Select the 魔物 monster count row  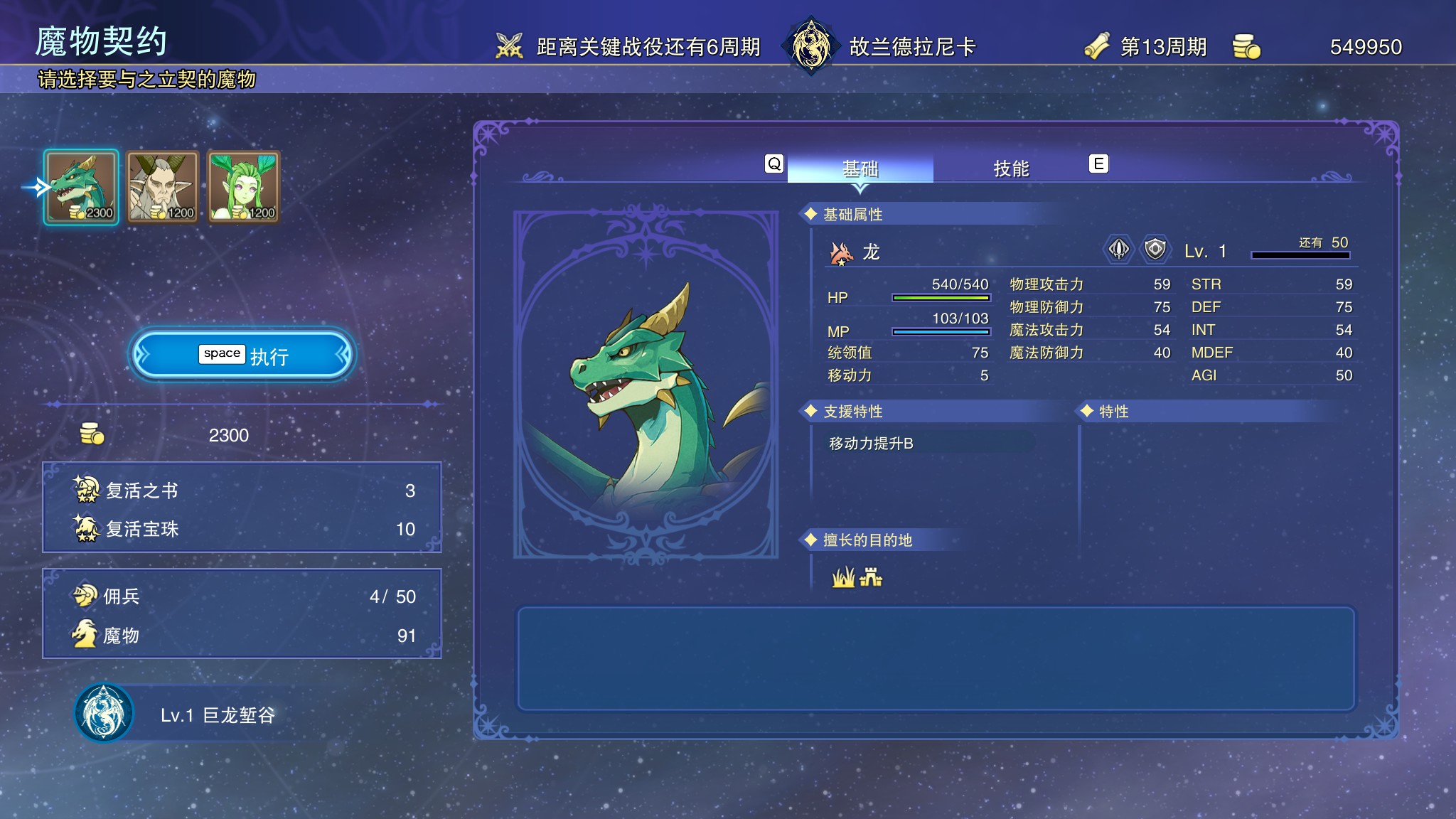click(242, 636)
